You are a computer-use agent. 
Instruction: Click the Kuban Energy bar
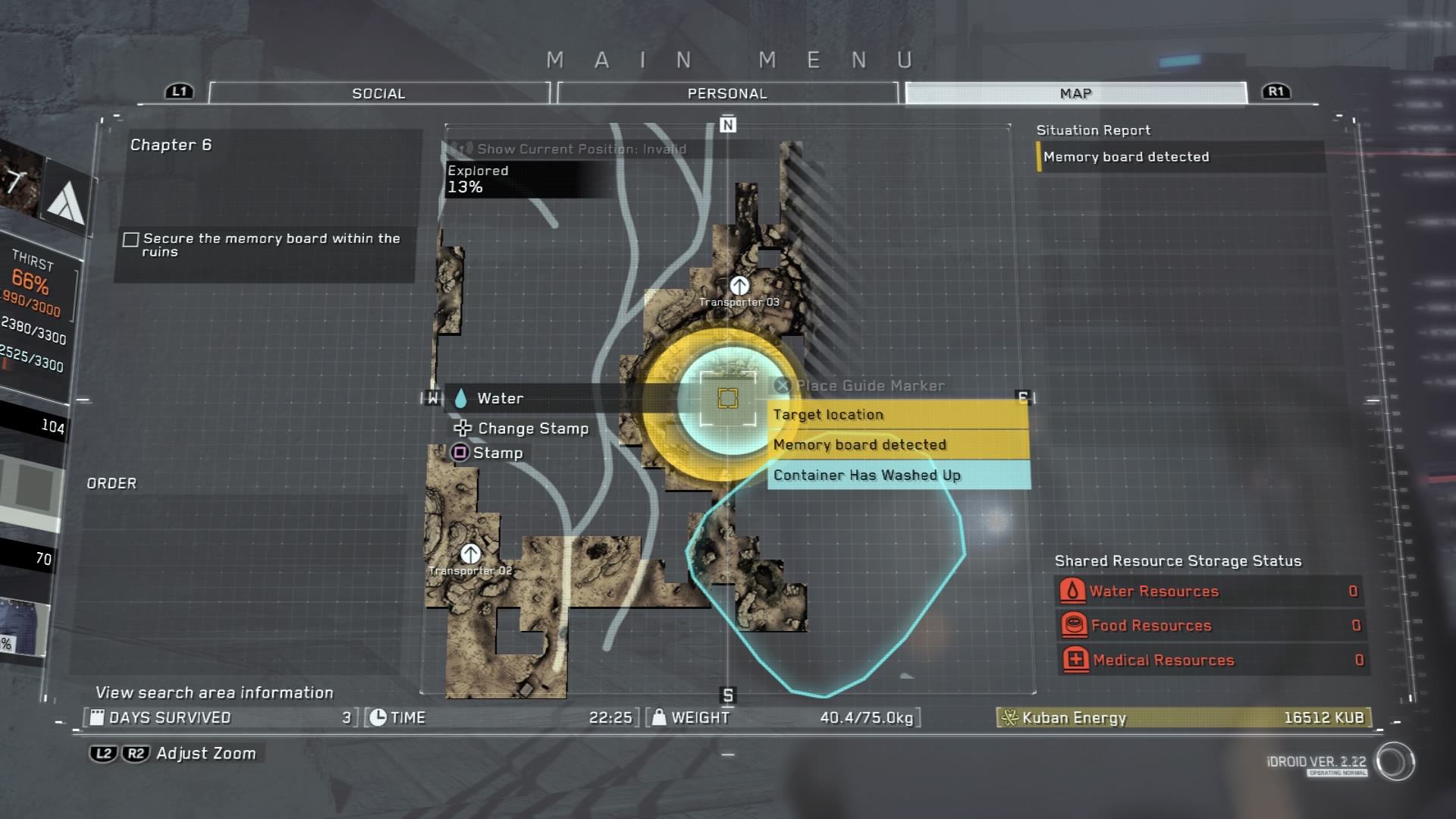pyautogui.click(x=1183, y=717)
